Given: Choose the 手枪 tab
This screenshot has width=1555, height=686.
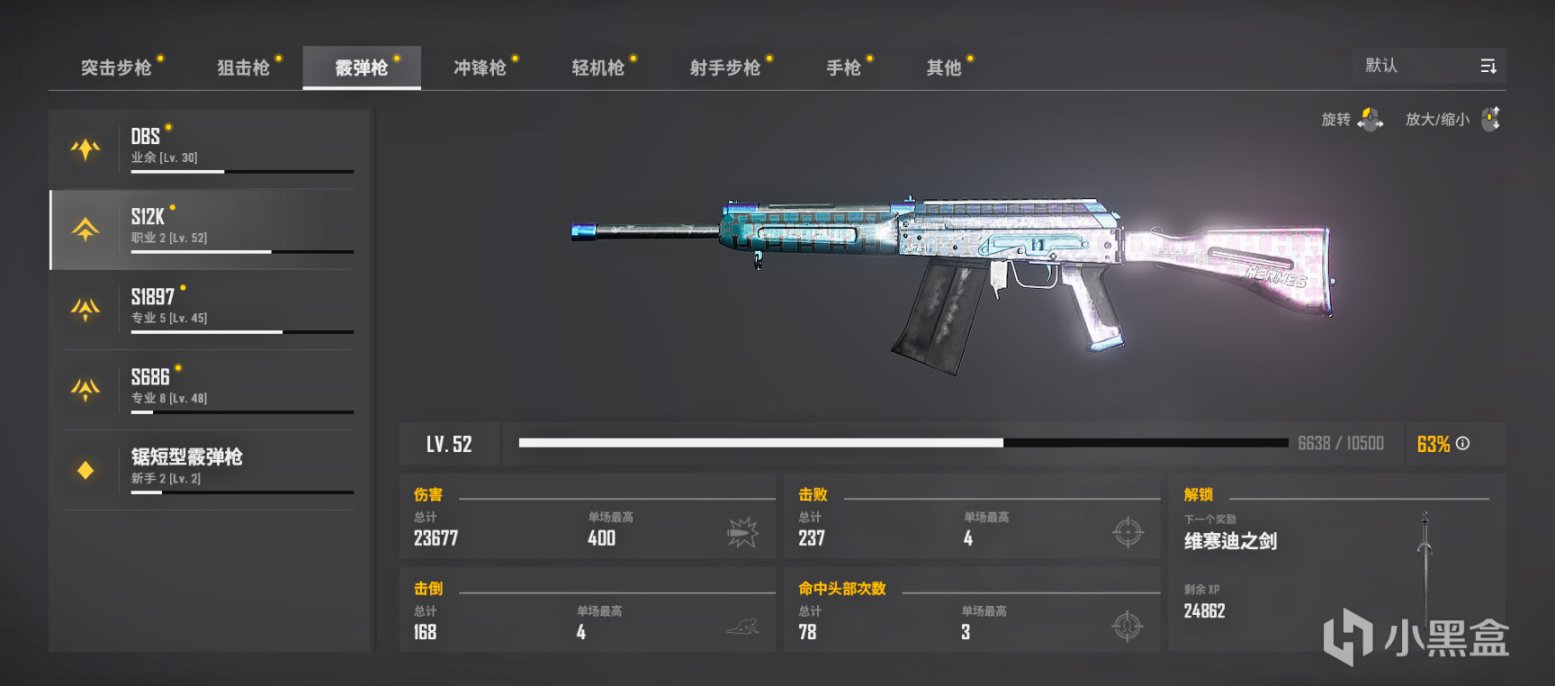Looking at the screenshot, I should coord(843,68).
